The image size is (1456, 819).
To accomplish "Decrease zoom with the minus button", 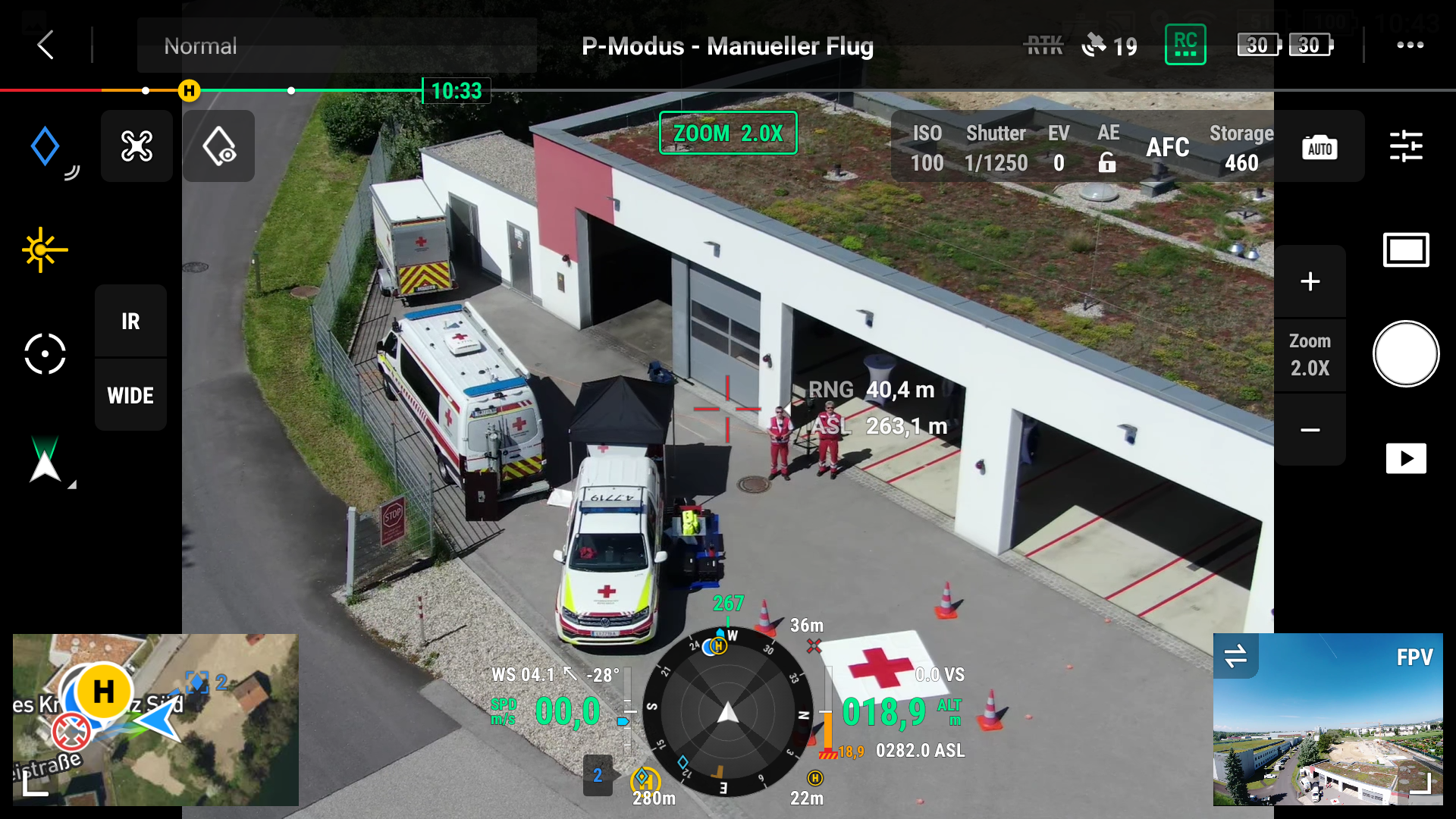I will (x=1310, y=430).
